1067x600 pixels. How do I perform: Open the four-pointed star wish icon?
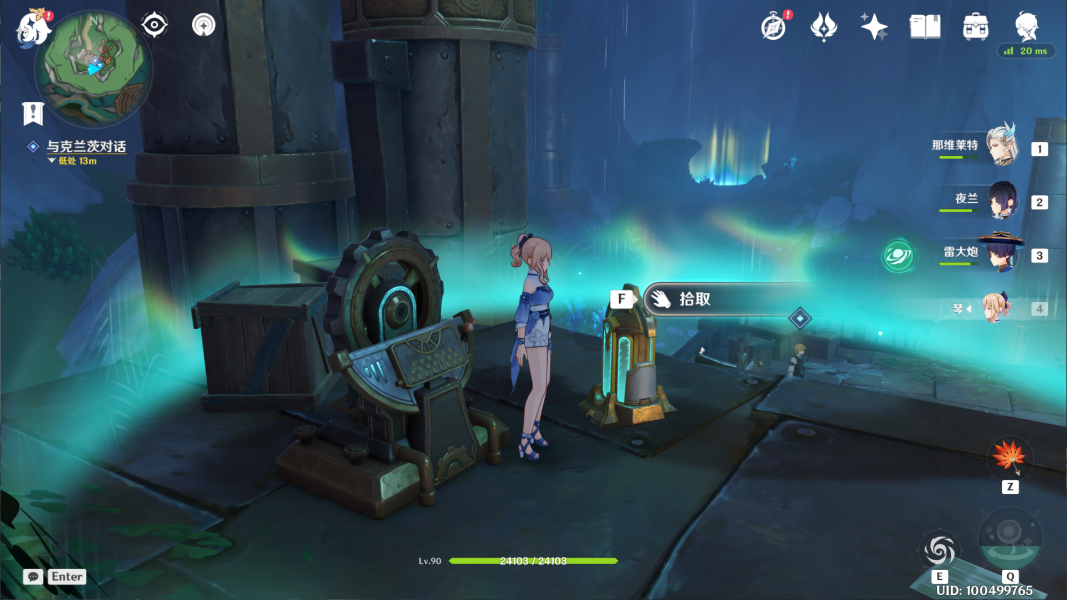[x=874, y=27]
